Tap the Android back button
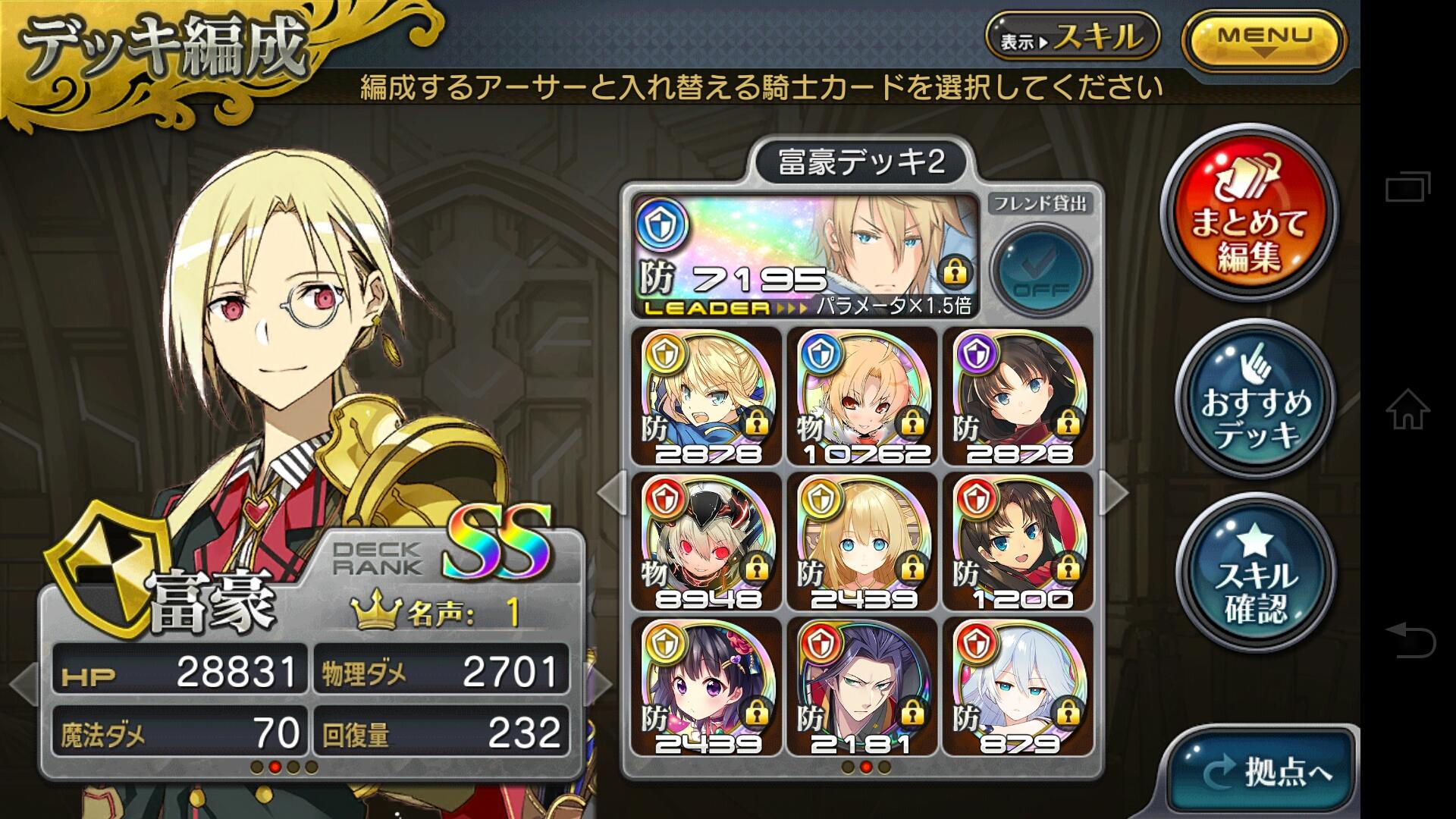The width and height of the screenshot is (1456, 819). (1409, 639)
